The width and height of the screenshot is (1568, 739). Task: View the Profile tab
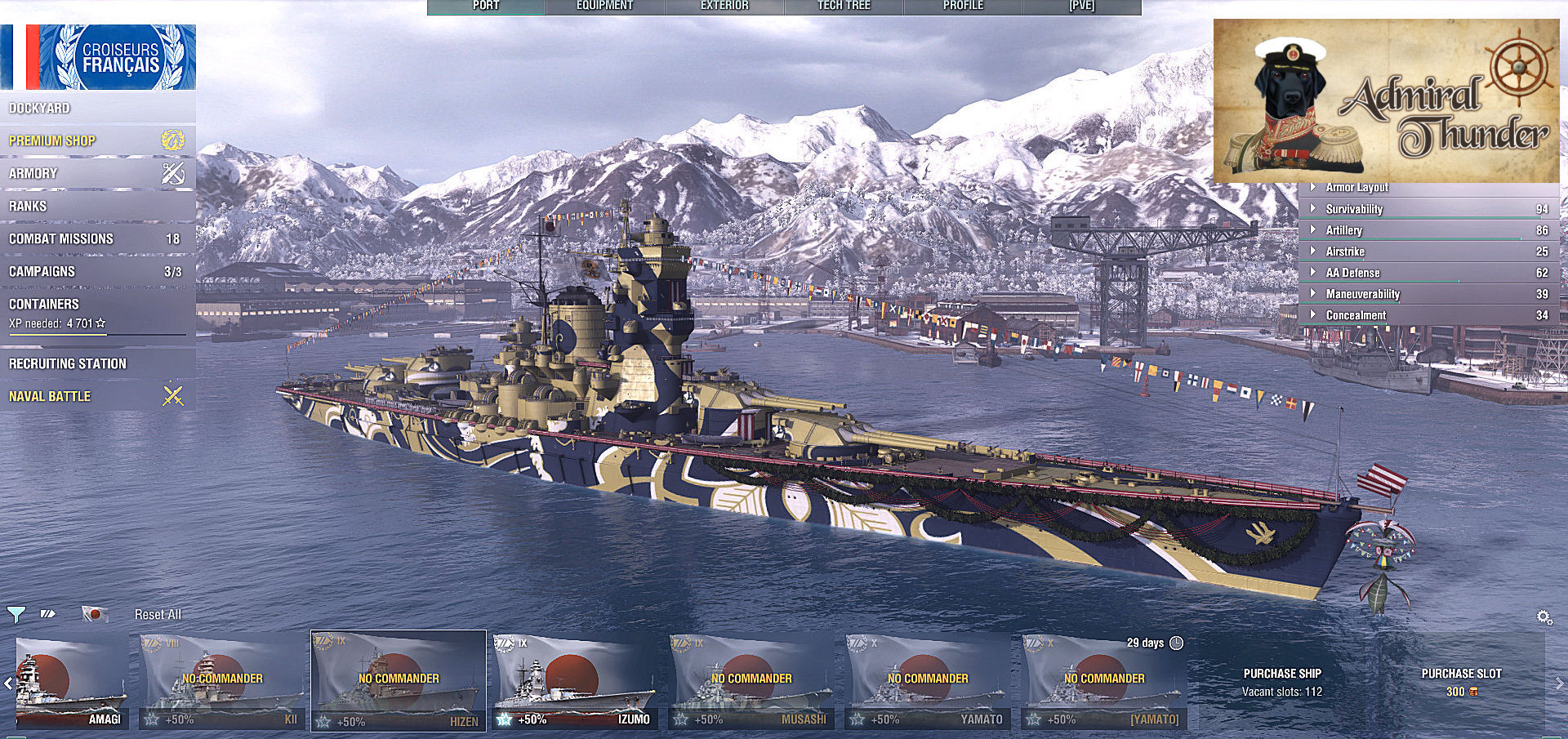(963, 7)
